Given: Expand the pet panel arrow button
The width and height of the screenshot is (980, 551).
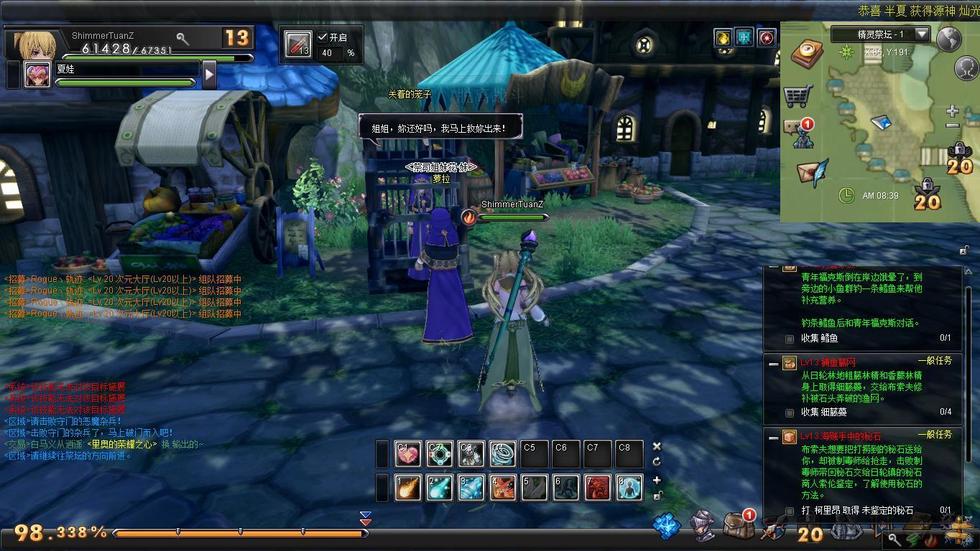Looking at the screenshot, I should point(209,74).
